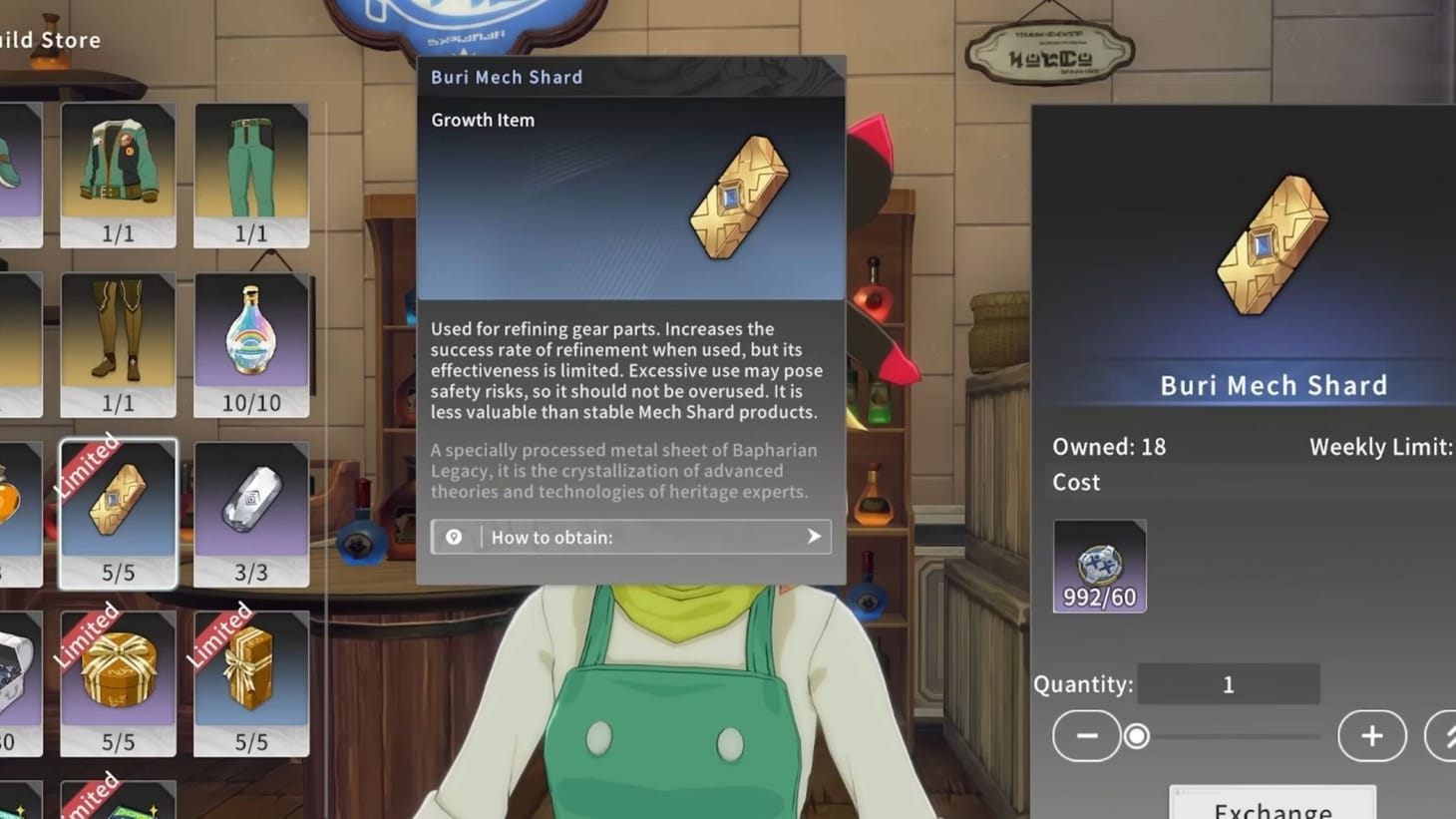Increase quantity with the plus button
Viewport: 1456px width, 819px height.
tap(1370, 736)
